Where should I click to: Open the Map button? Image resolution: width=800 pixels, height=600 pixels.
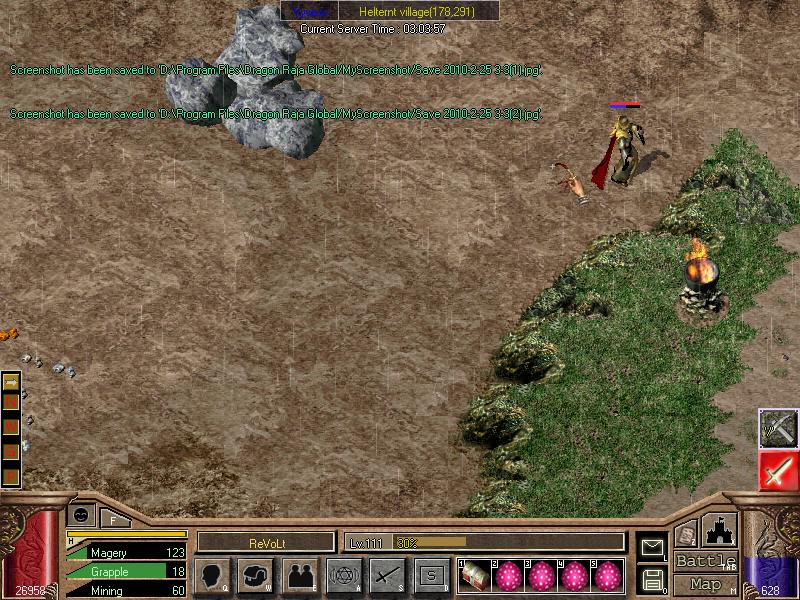click(706, 584)
